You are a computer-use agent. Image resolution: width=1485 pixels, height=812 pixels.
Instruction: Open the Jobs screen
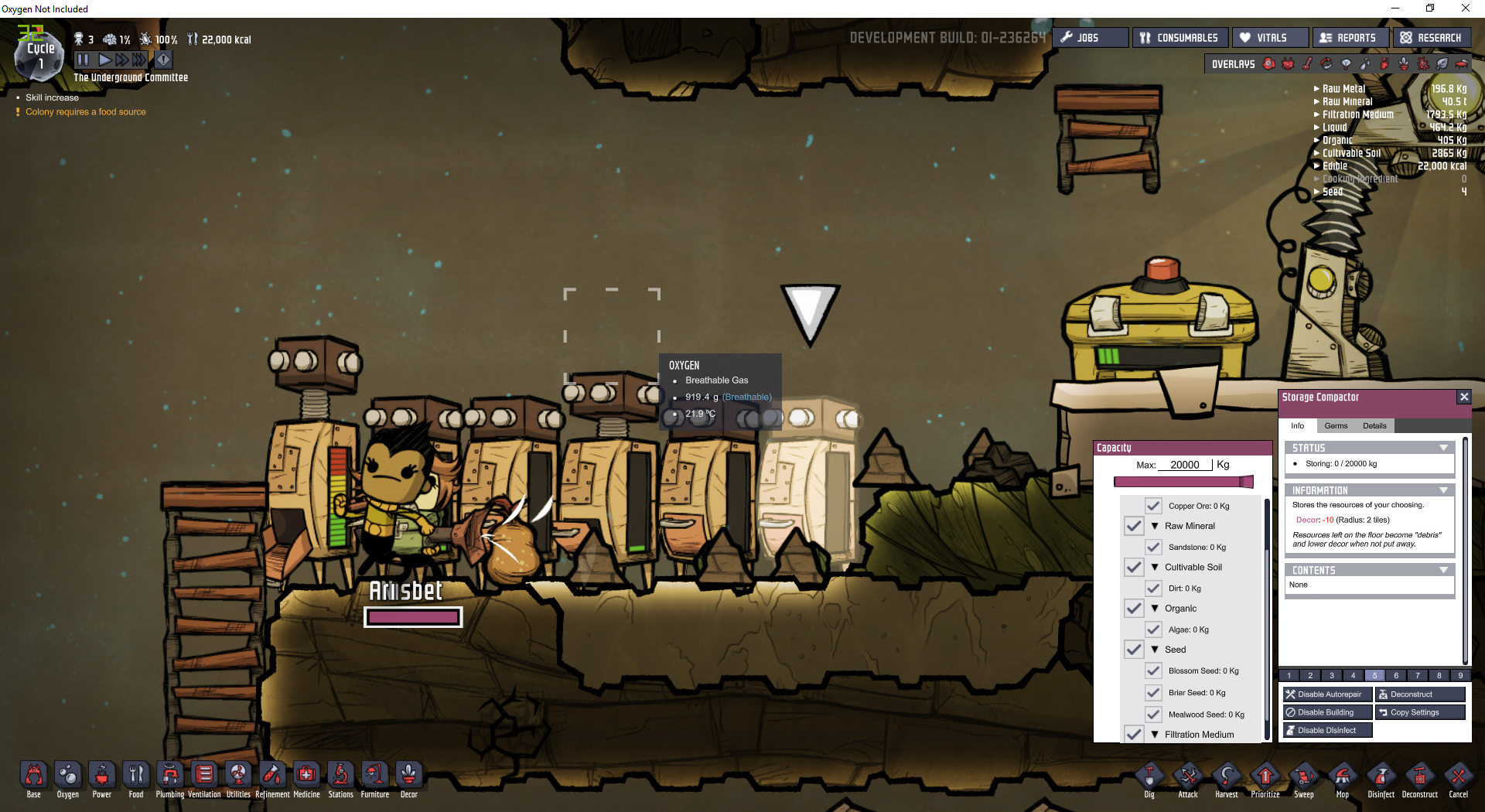[x=1089, y=38]
